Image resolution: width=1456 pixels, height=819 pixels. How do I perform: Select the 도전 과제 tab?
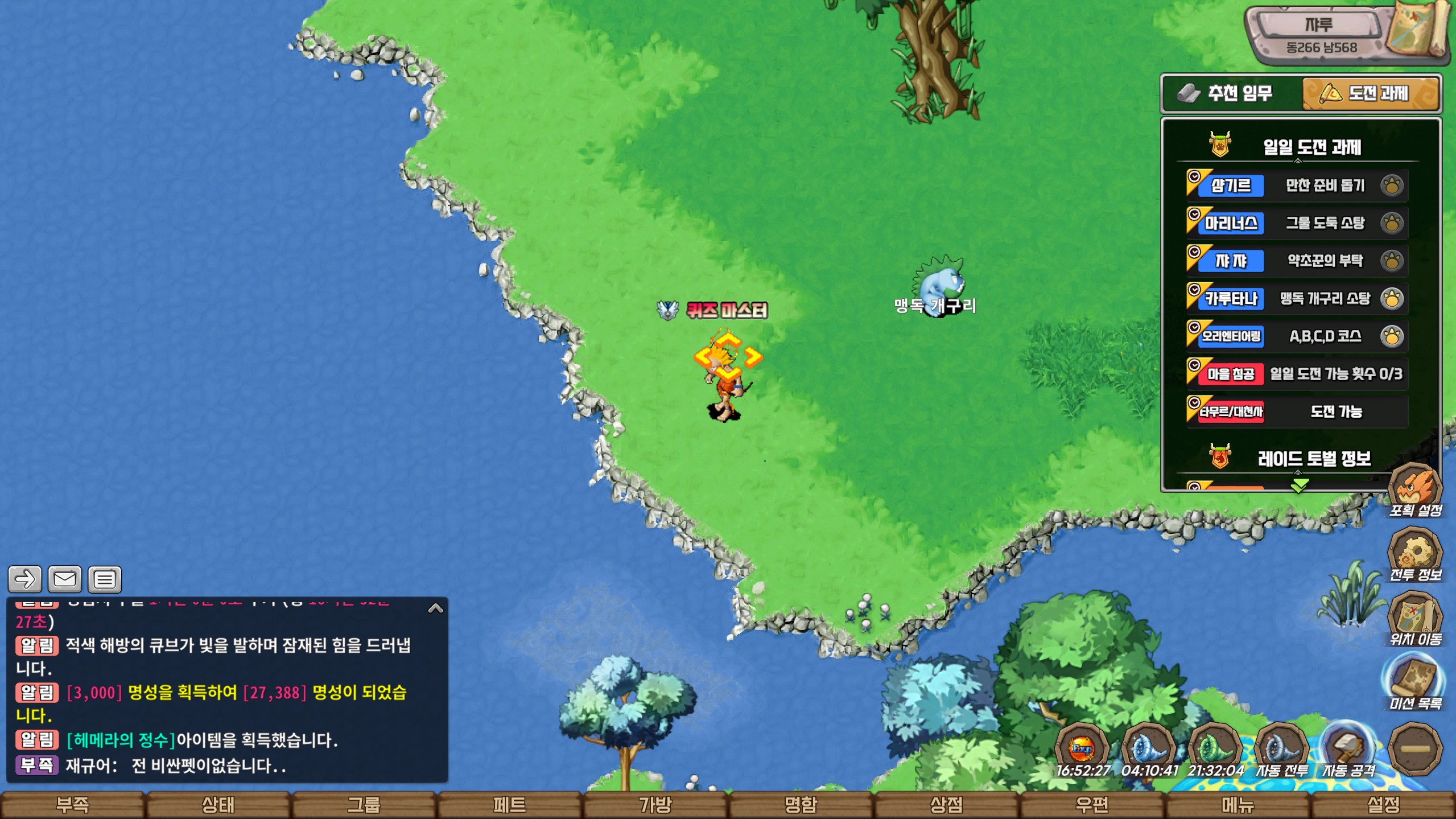tap(1370, 93)
